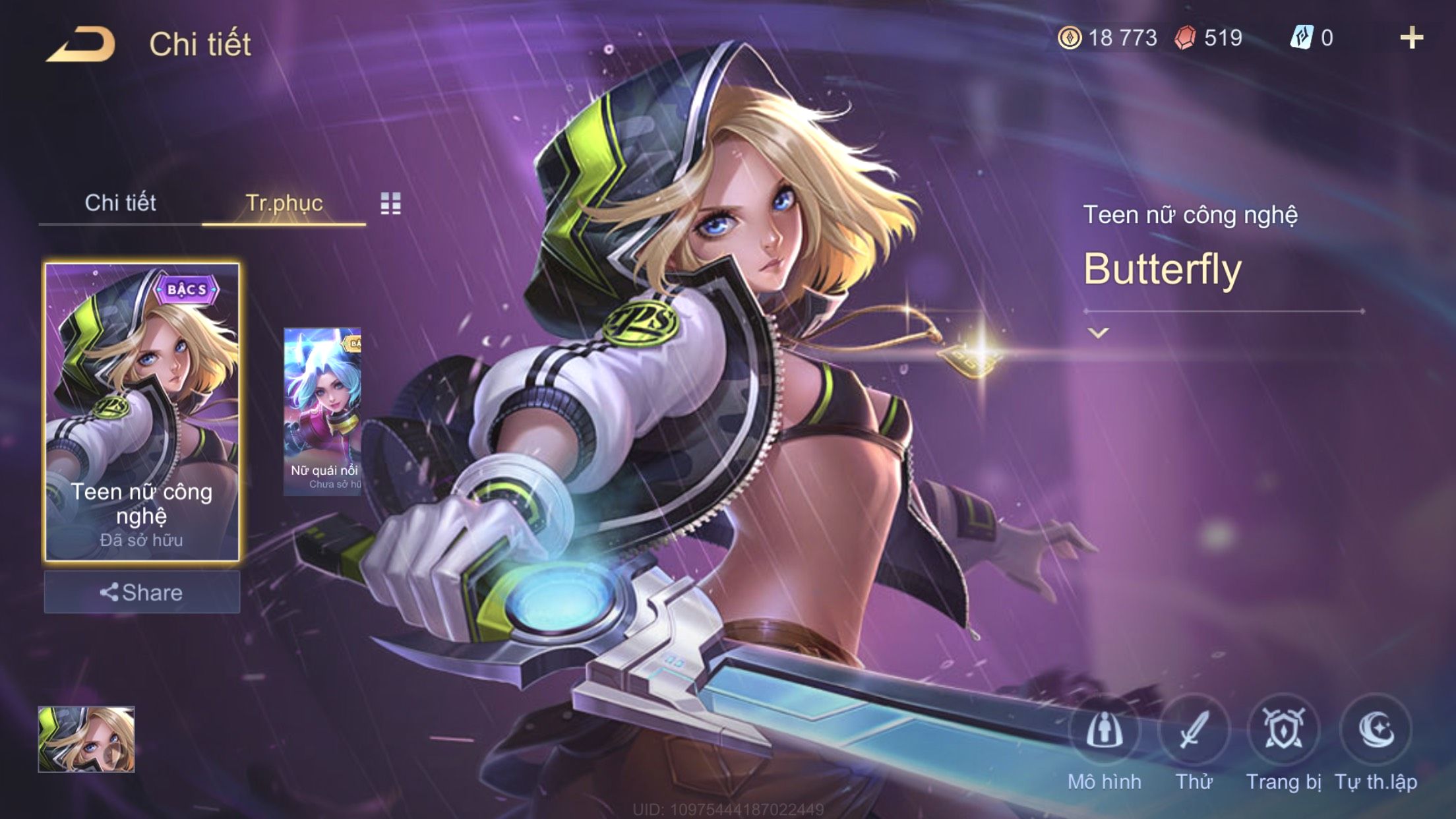Expand the skin details down arrow

click(x=1098, y=333)
